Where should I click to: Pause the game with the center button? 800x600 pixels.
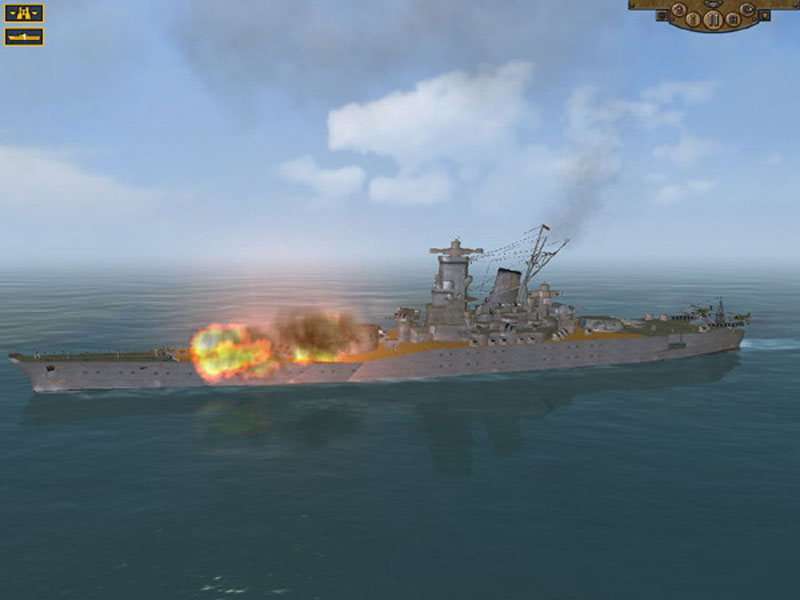(714, 19)
